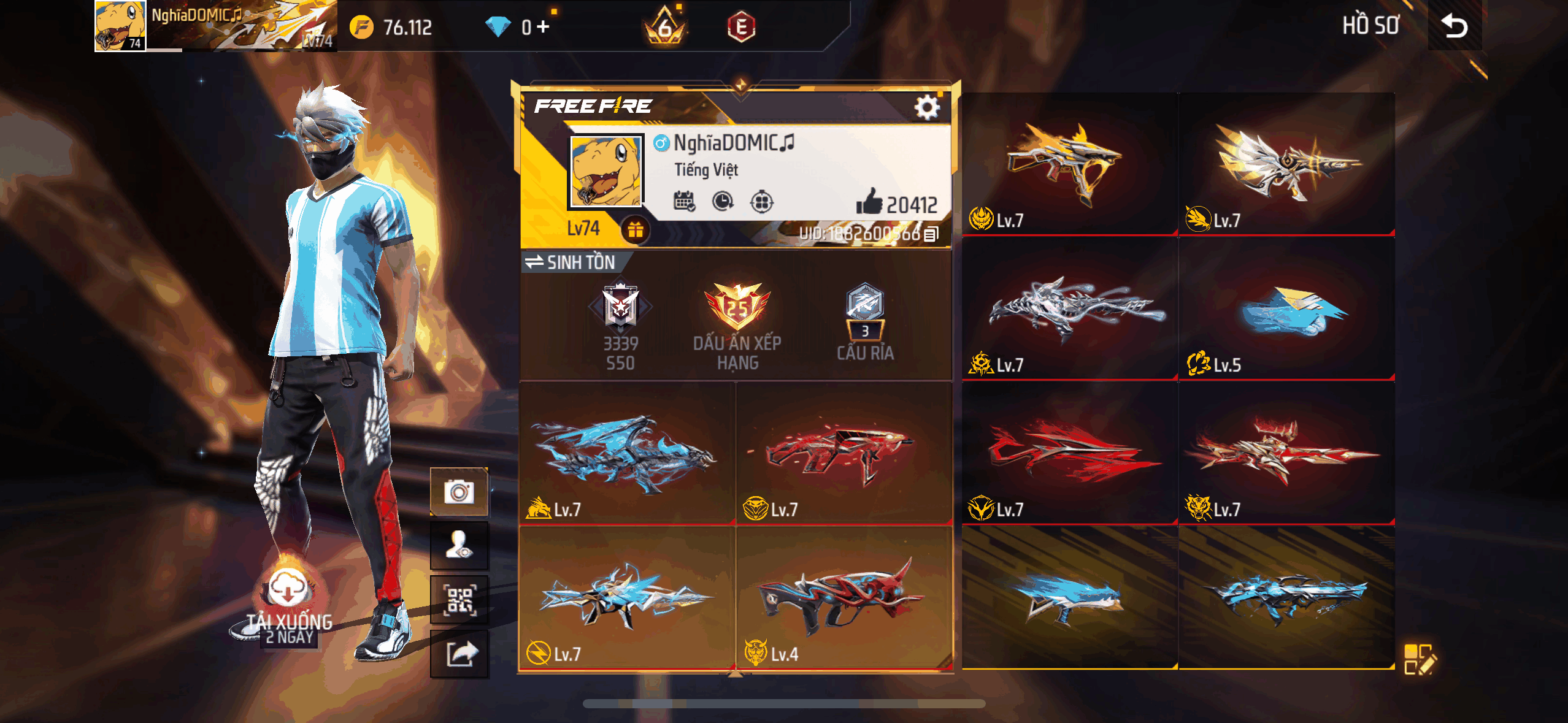This screenshot has width=1568, height=723.
Task: Click the back arrow button at top right
Action: click(1454, 26)
